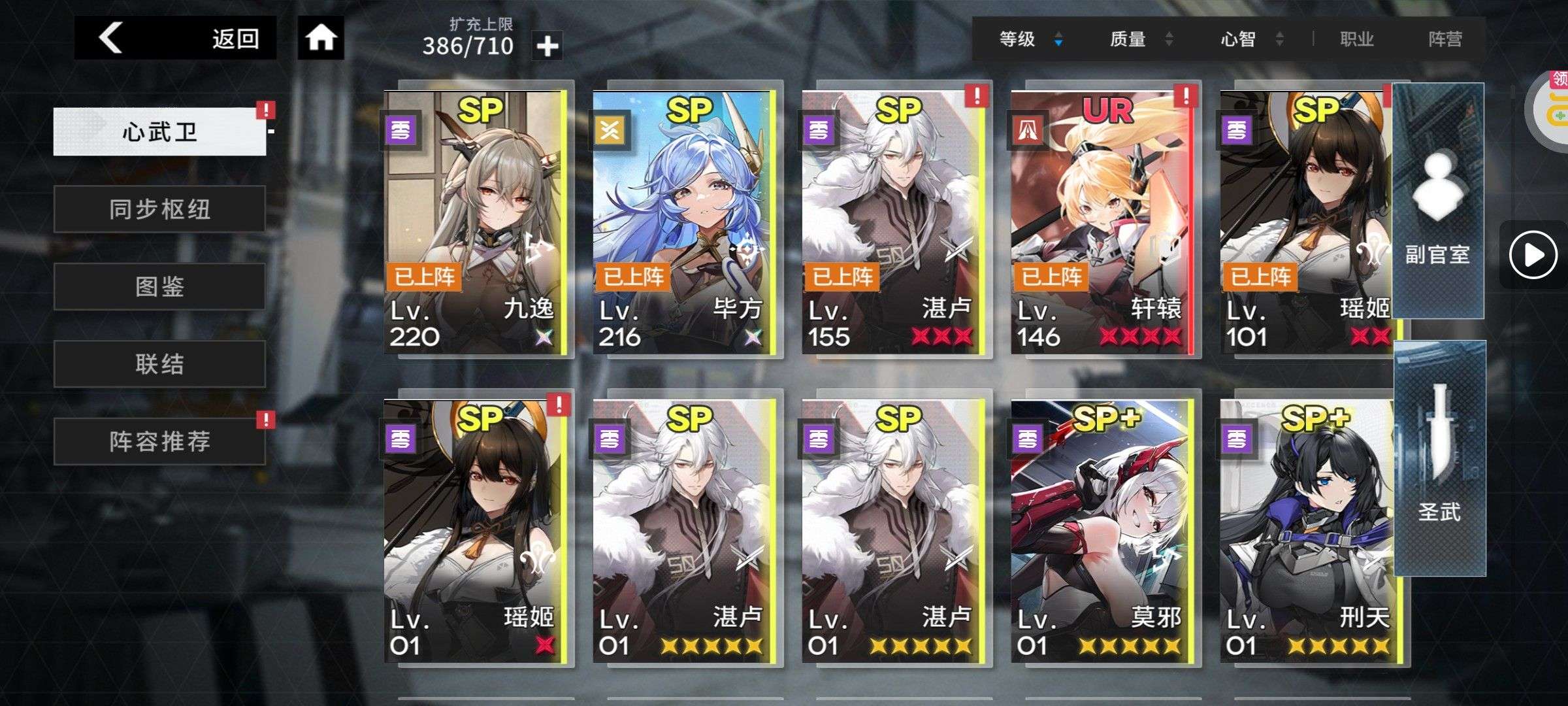Click the red alert badge on 轩辕's card

pos(1186,95)
